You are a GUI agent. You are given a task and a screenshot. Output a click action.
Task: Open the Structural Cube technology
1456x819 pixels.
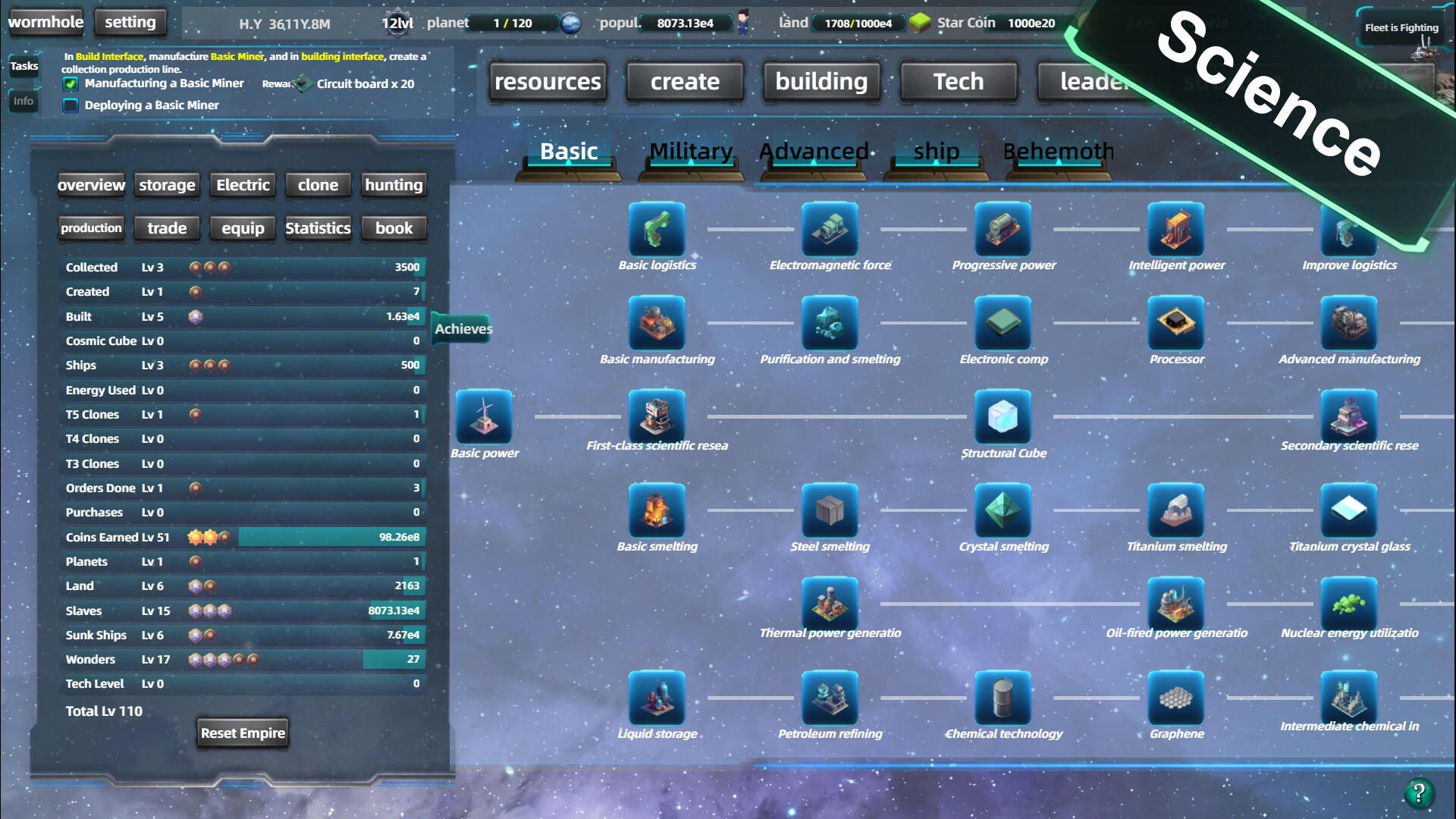click(1003, 417)
